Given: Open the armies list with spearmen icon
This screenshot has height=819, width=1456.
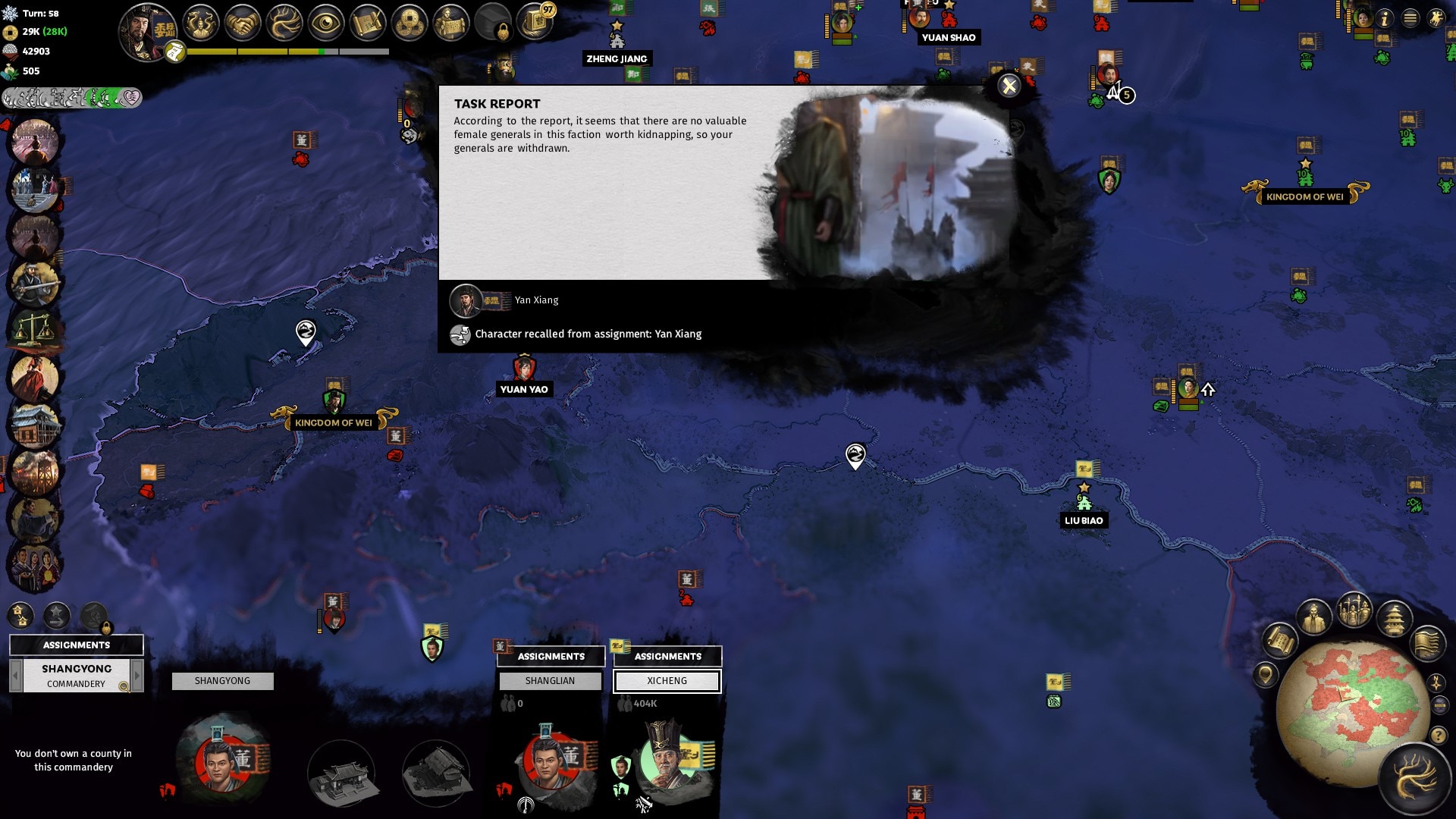Looking at the screenshot, I should tap(1354, 611).
